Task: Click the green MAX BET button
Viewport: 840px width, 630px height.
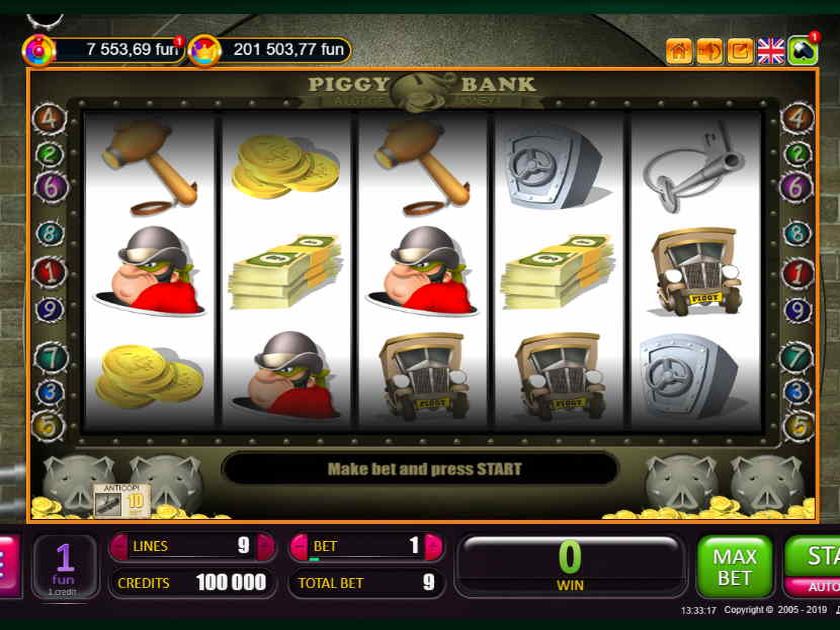Action: click(x=735, y=566)
